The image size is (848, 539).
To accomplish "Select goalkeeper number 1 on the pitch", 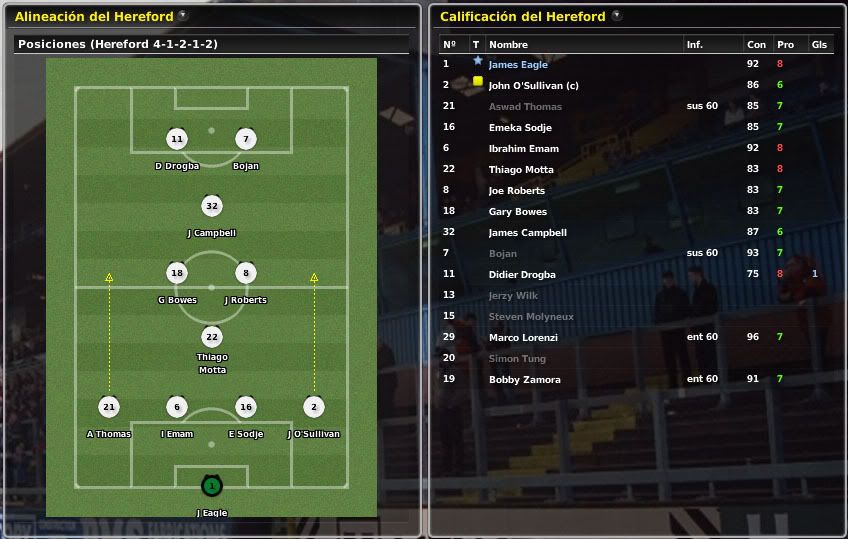I will pyautogui.click(x=211, y=487).
